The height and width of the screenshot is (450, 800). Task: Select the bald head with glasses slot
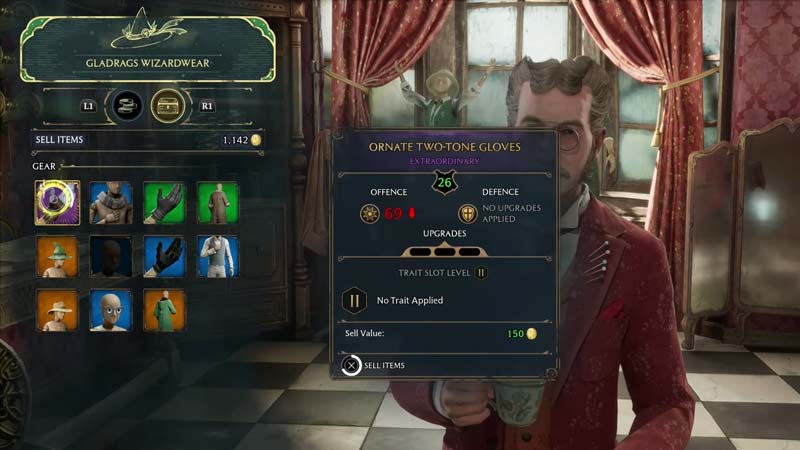click(x=111, y=310)
